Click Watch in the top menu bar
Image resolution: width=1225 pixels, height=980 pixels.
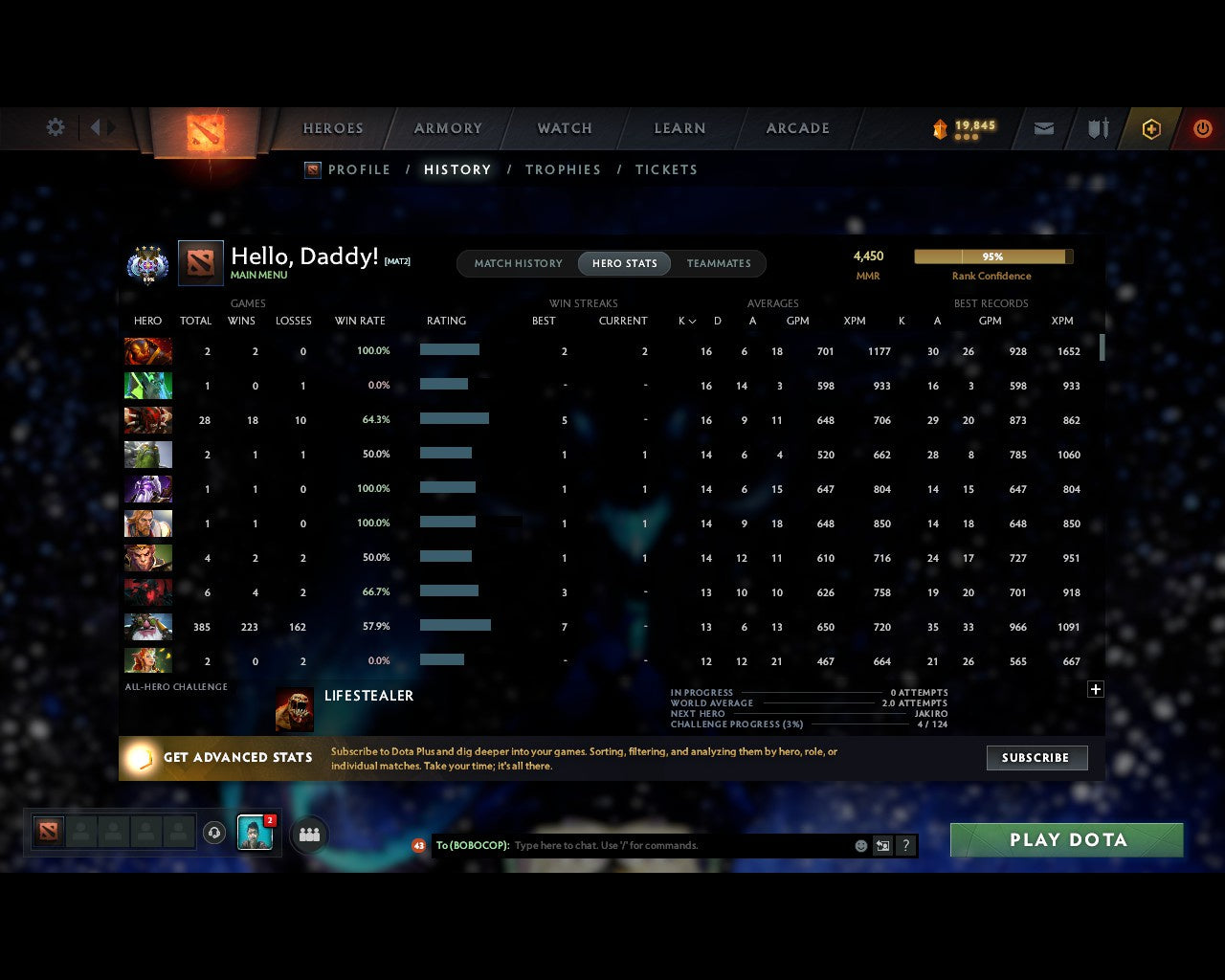point(564,127)
